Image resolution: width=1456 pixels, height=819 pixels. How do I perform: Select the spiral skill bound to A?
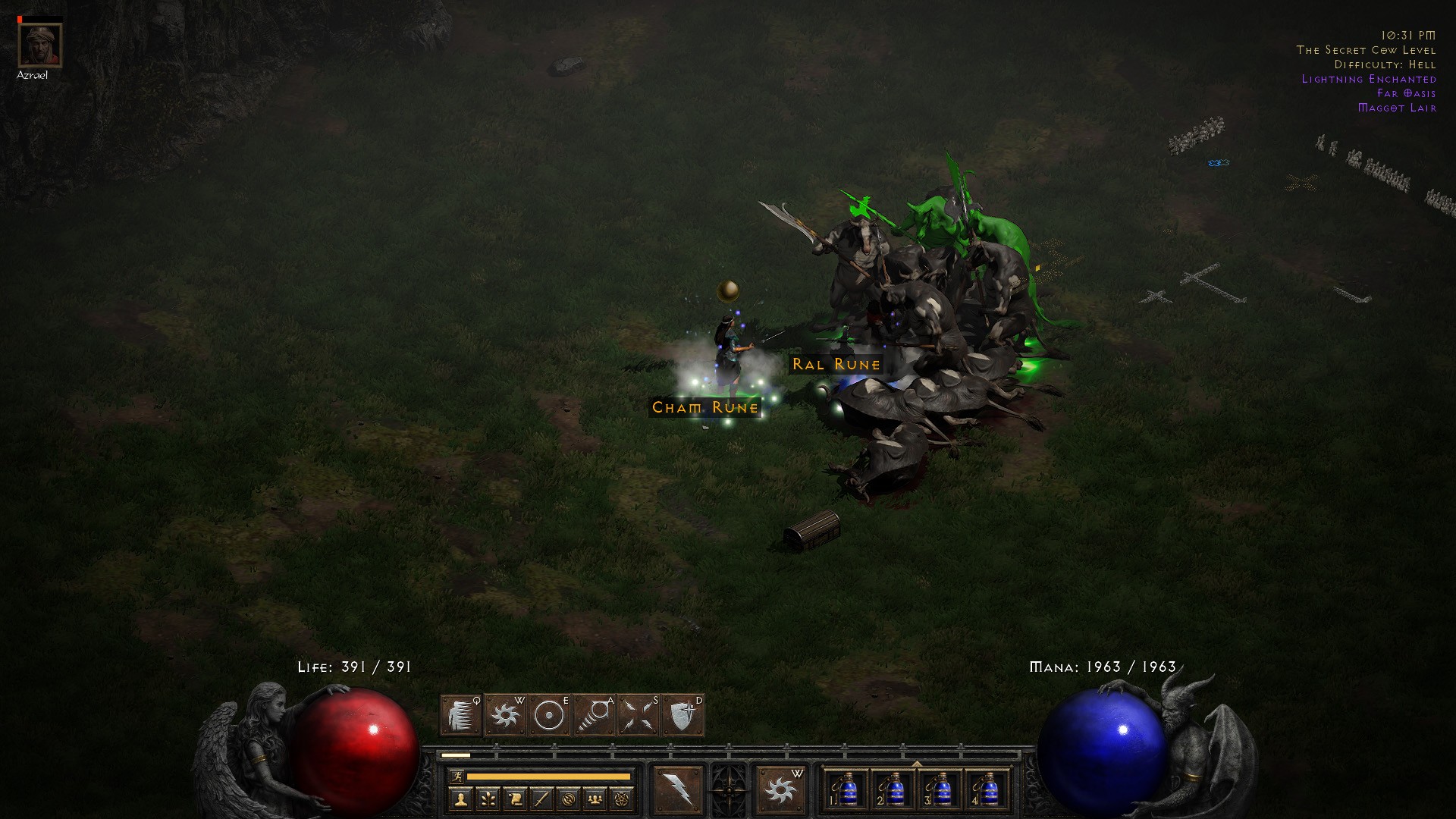[594, 715]
